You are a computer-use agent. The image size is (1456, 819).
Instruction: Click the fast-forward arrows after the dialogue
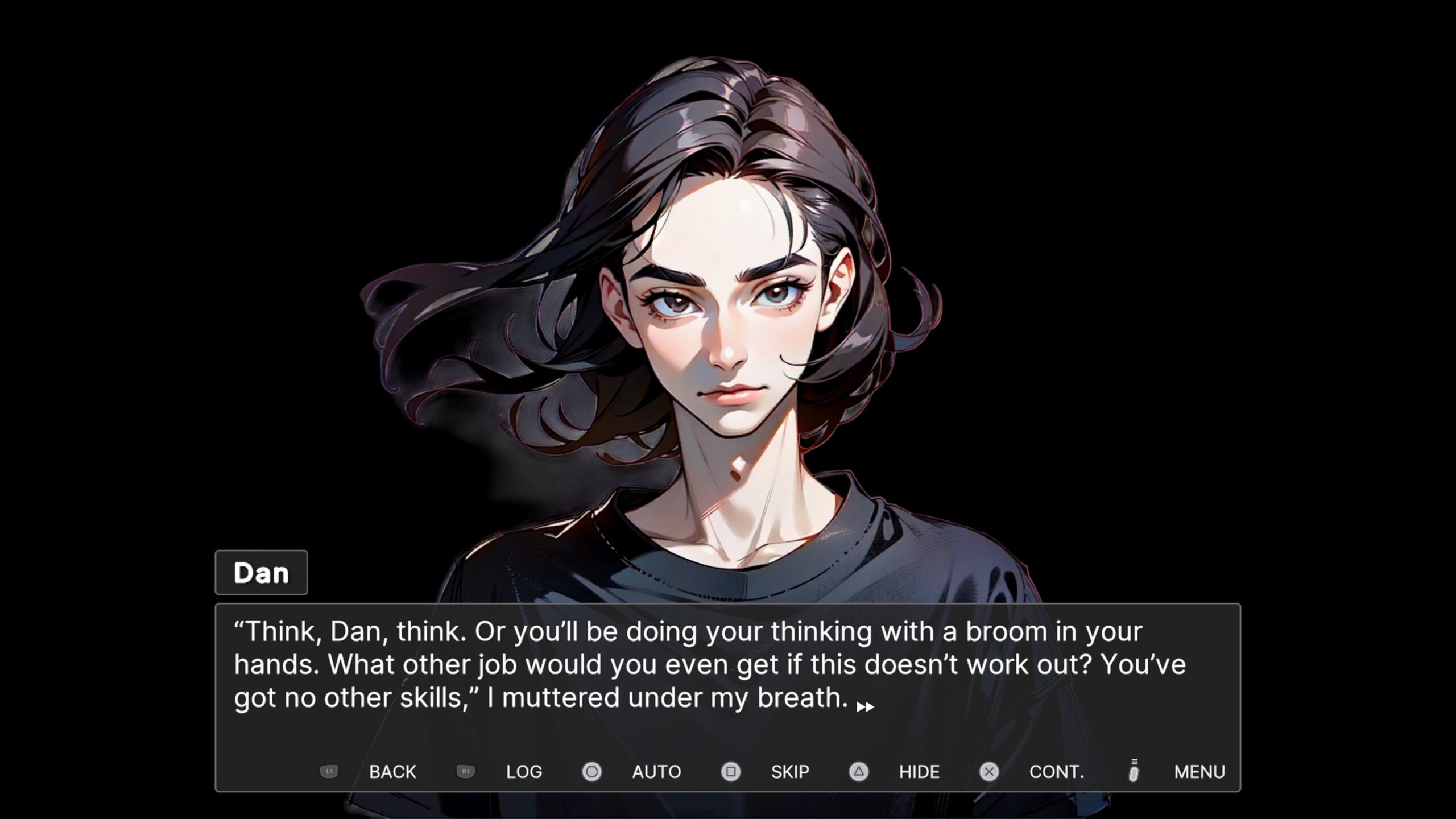click(865, 706)
